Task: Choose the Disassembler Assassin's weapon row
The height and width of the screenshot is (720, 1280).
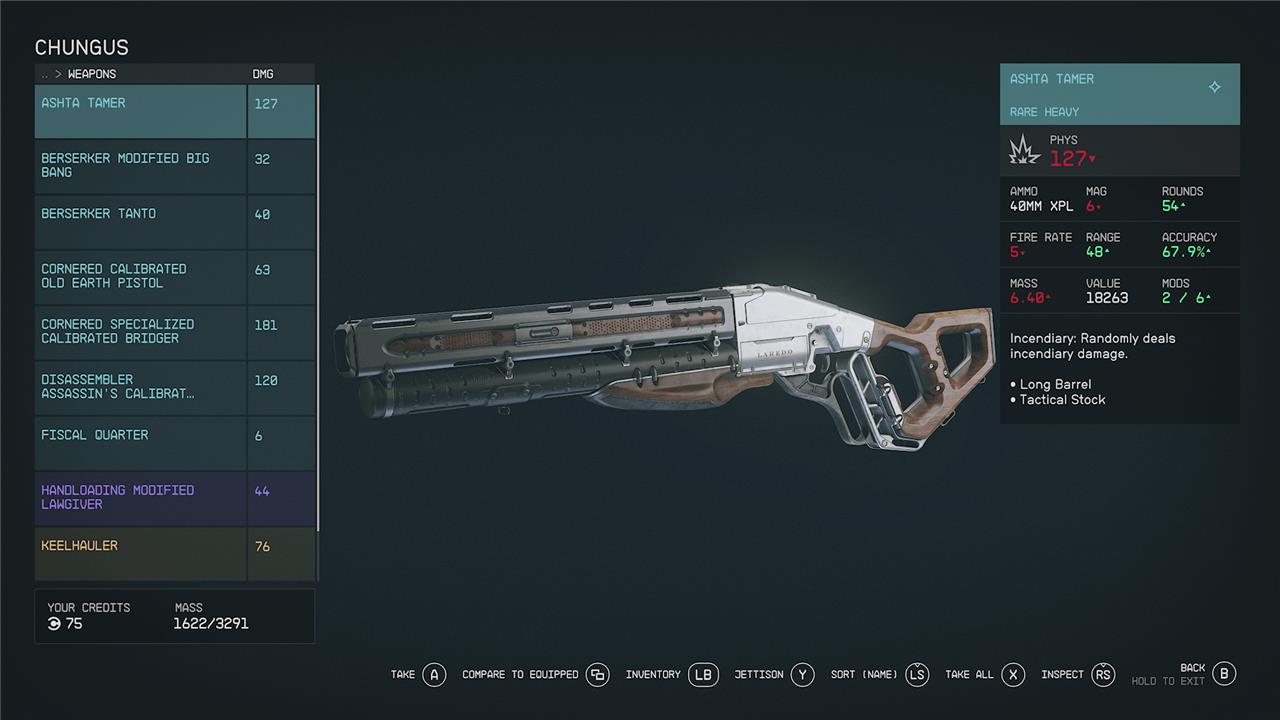Action: pos(140,387)
